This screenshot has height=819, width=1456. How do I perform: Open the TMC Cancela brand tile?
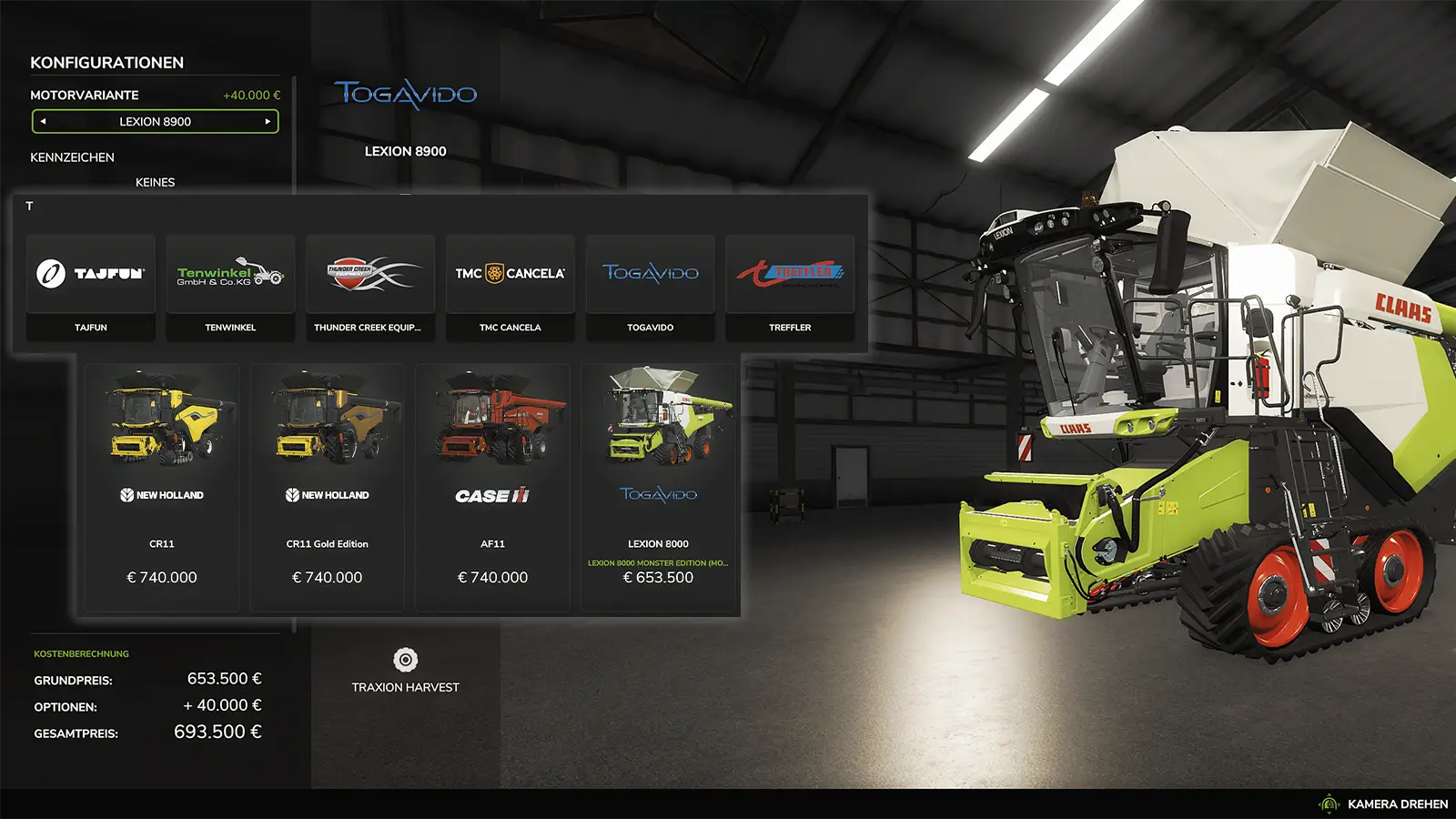point(511,287)
